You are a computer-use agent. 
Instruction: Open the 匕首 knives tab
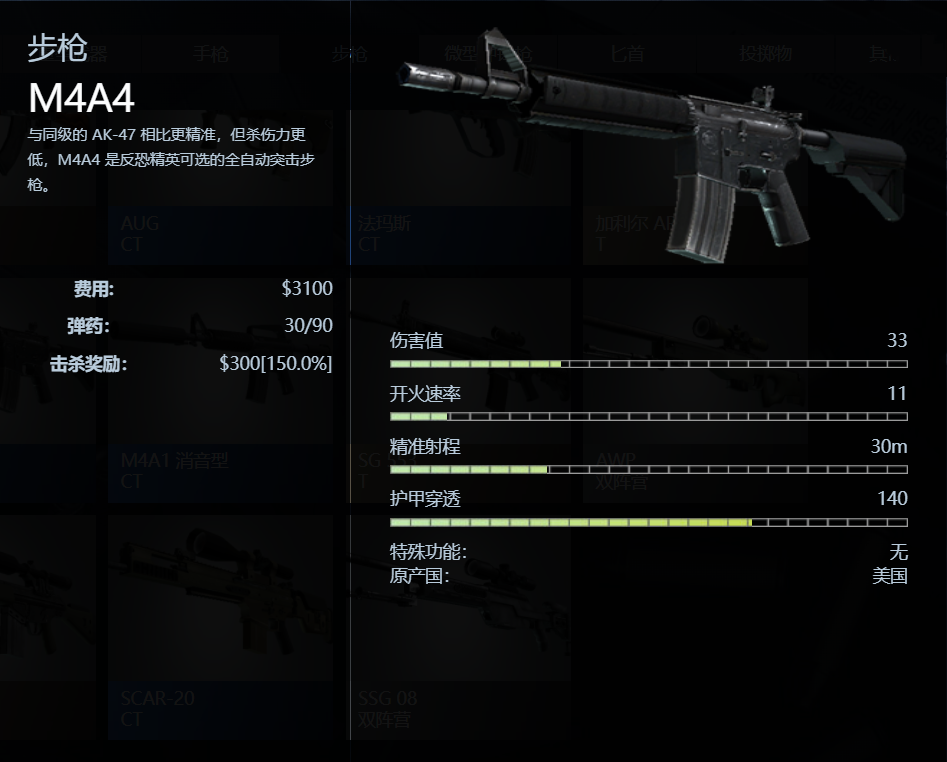click(x=628, y=54)
